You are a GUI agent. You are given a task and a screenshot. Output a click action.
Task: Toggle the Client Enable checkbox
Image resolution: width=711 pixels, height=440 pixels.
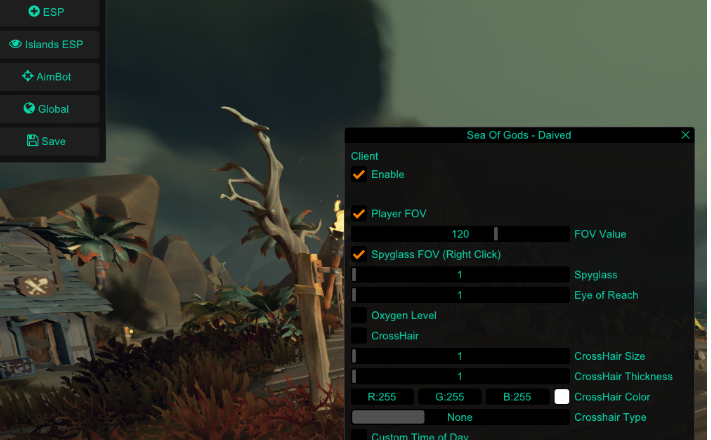pos(359,174)
